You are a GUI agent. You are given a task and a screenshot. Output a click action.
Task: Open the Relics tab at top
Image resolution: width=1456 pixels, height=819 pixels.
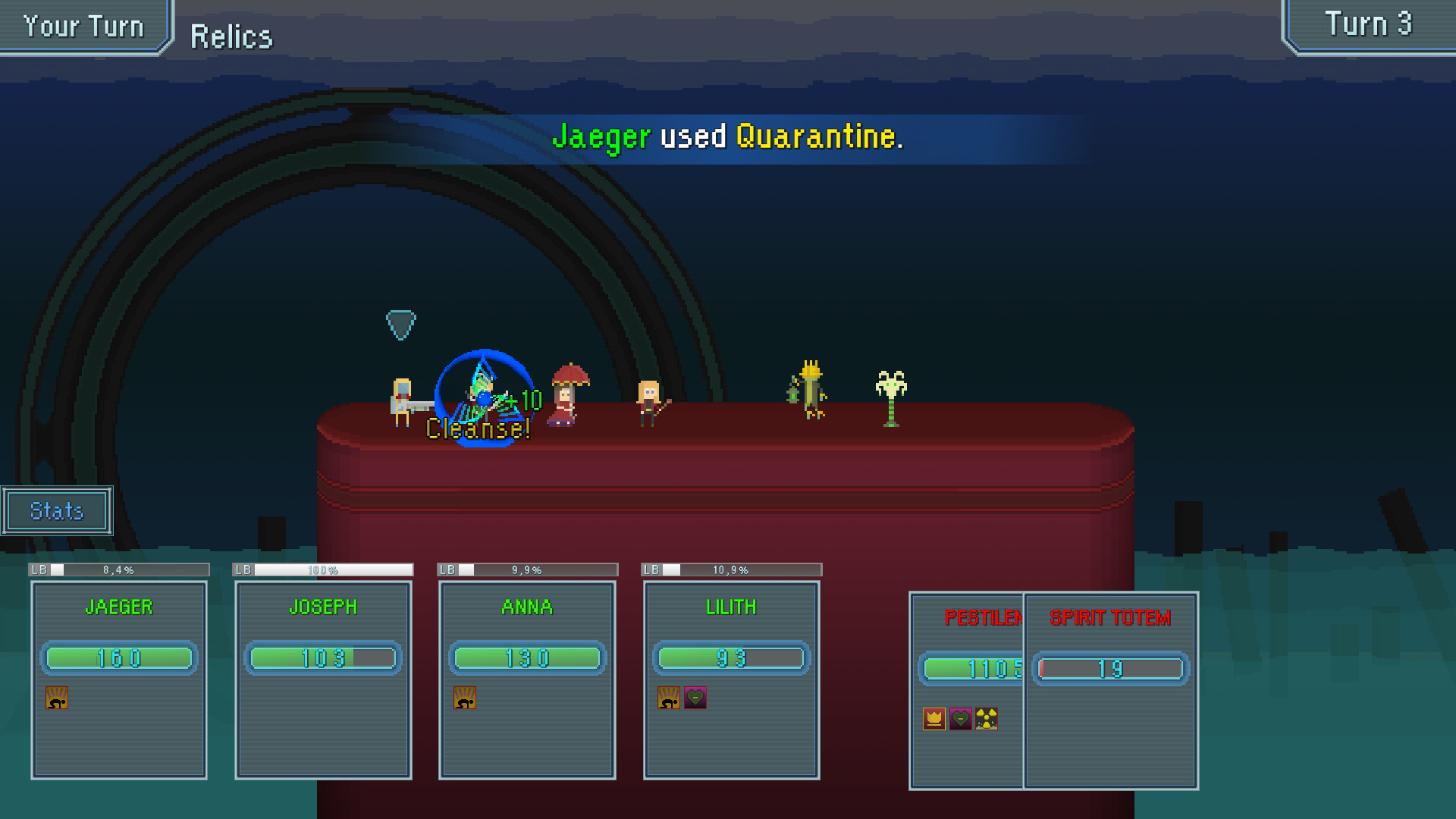(x=231, y=35)
